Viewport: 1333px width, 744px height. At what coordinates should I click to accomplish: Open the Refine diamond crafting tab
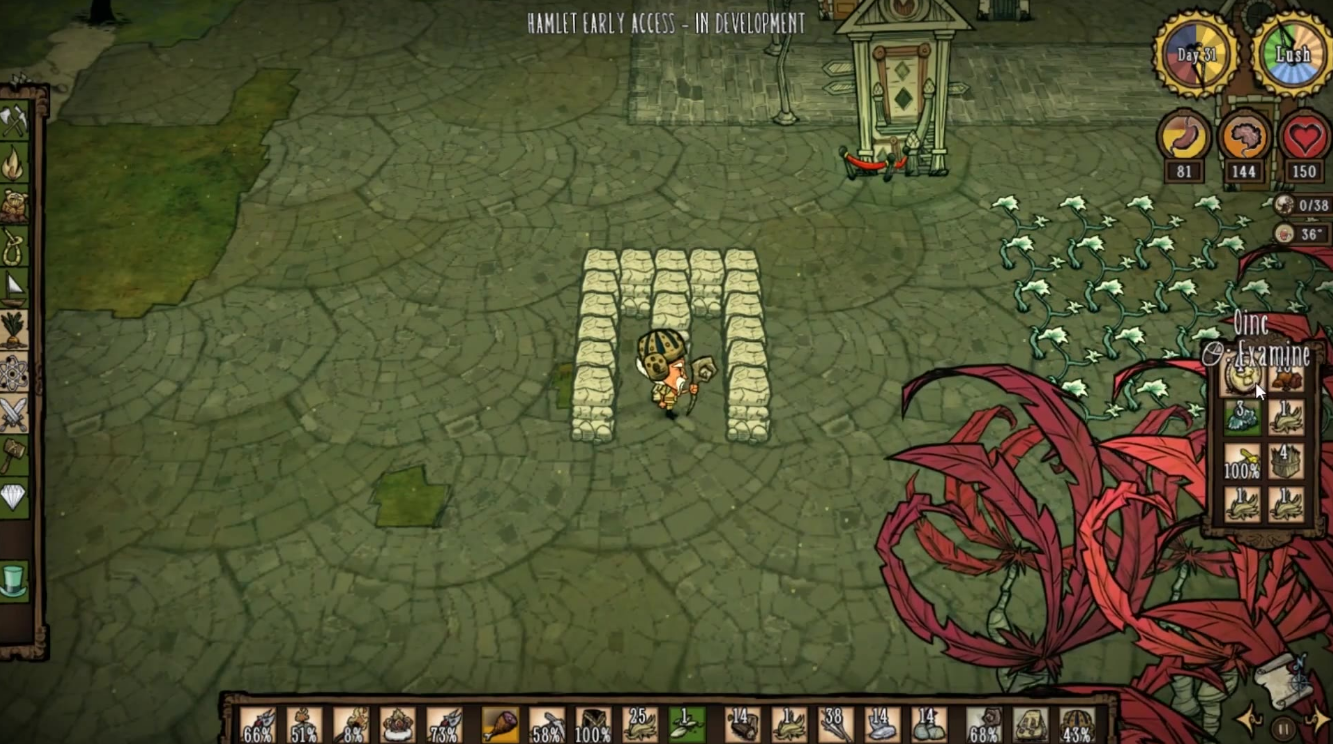coord(14,497)
